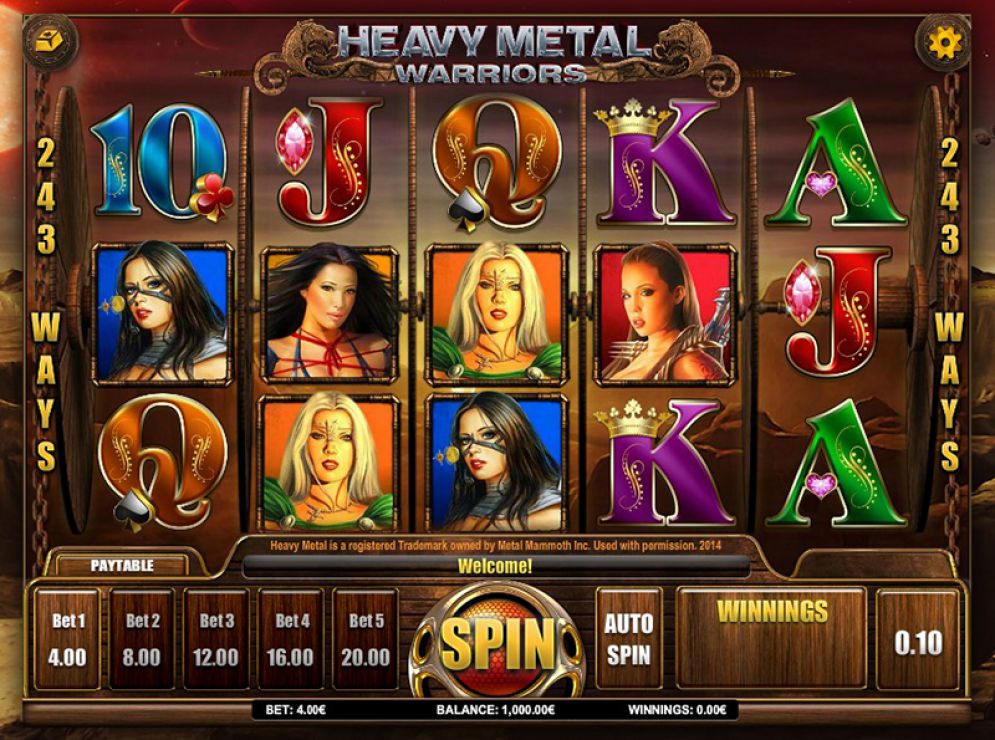Select Bet 5 at 20.00
The image size is (995, 740).
tap(365, 640)
